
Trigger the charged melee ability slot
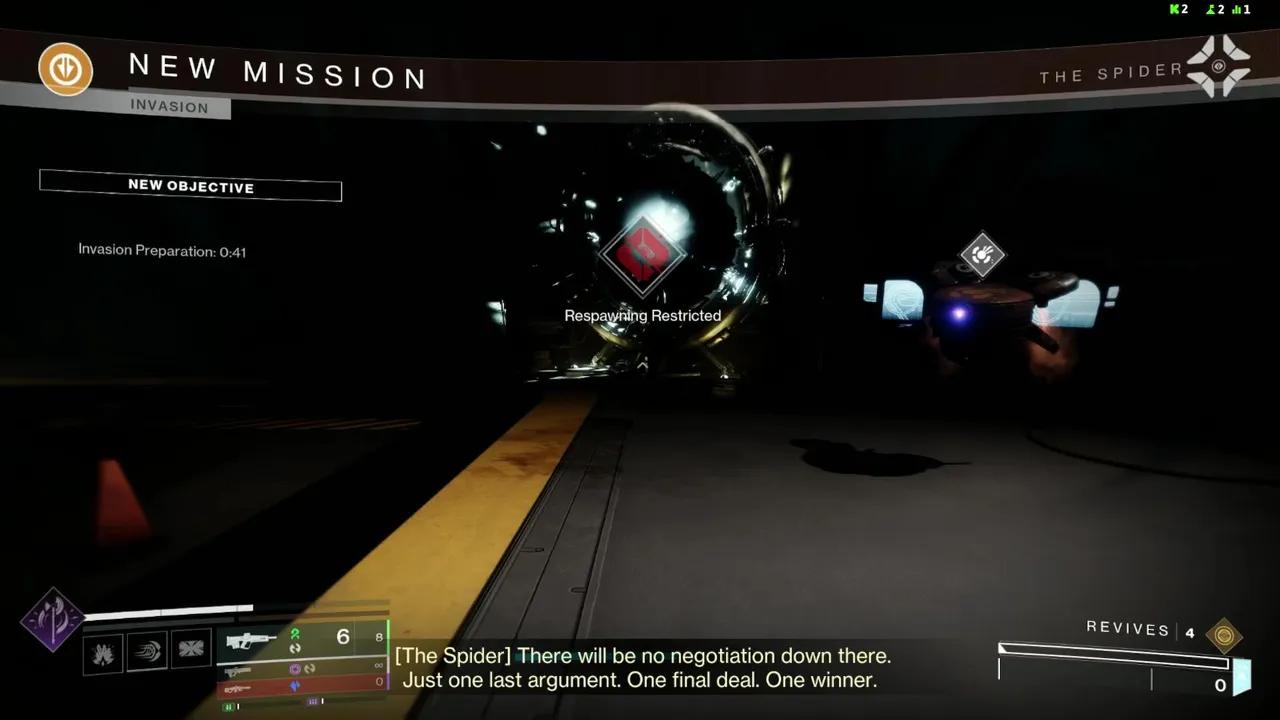[147, 652]
